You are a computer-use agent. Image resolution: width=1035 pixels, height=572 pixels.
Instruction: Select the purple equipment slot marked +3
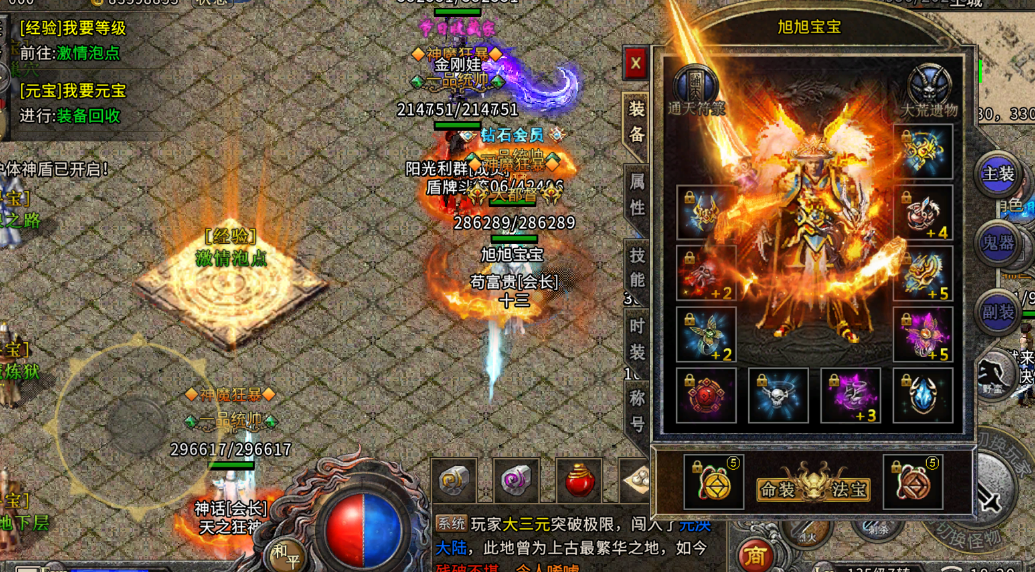pos(850,395)
